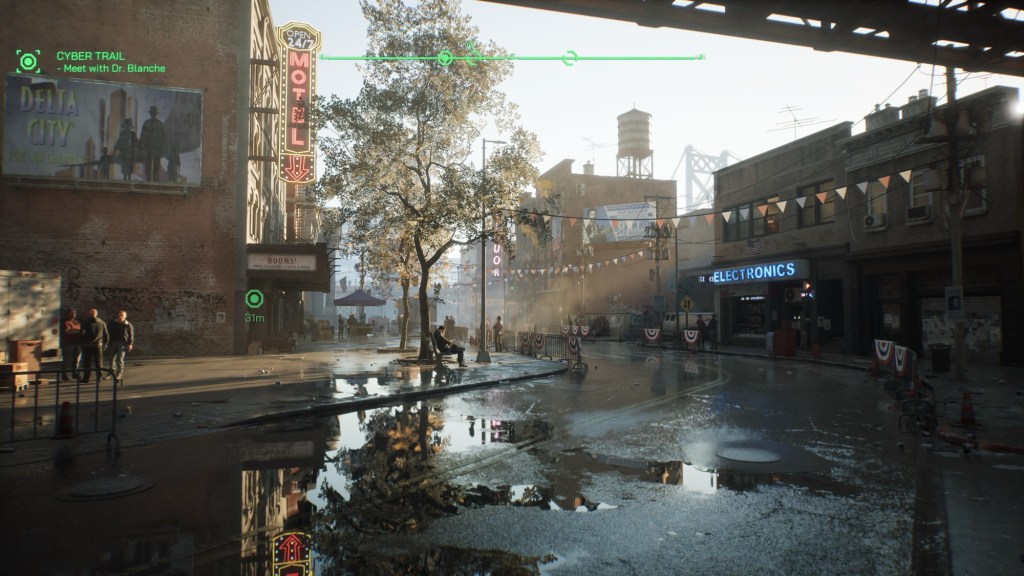Select the 'Meet with Dr. Blanche' objective
The width and height of the screenshot is (1024, 576).
tap(113, 69)
